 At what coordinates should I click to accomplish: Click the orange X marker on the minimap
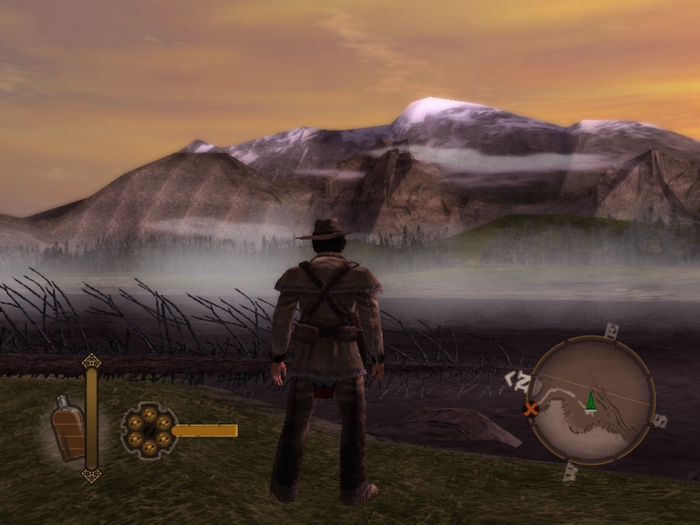(531, 408)
